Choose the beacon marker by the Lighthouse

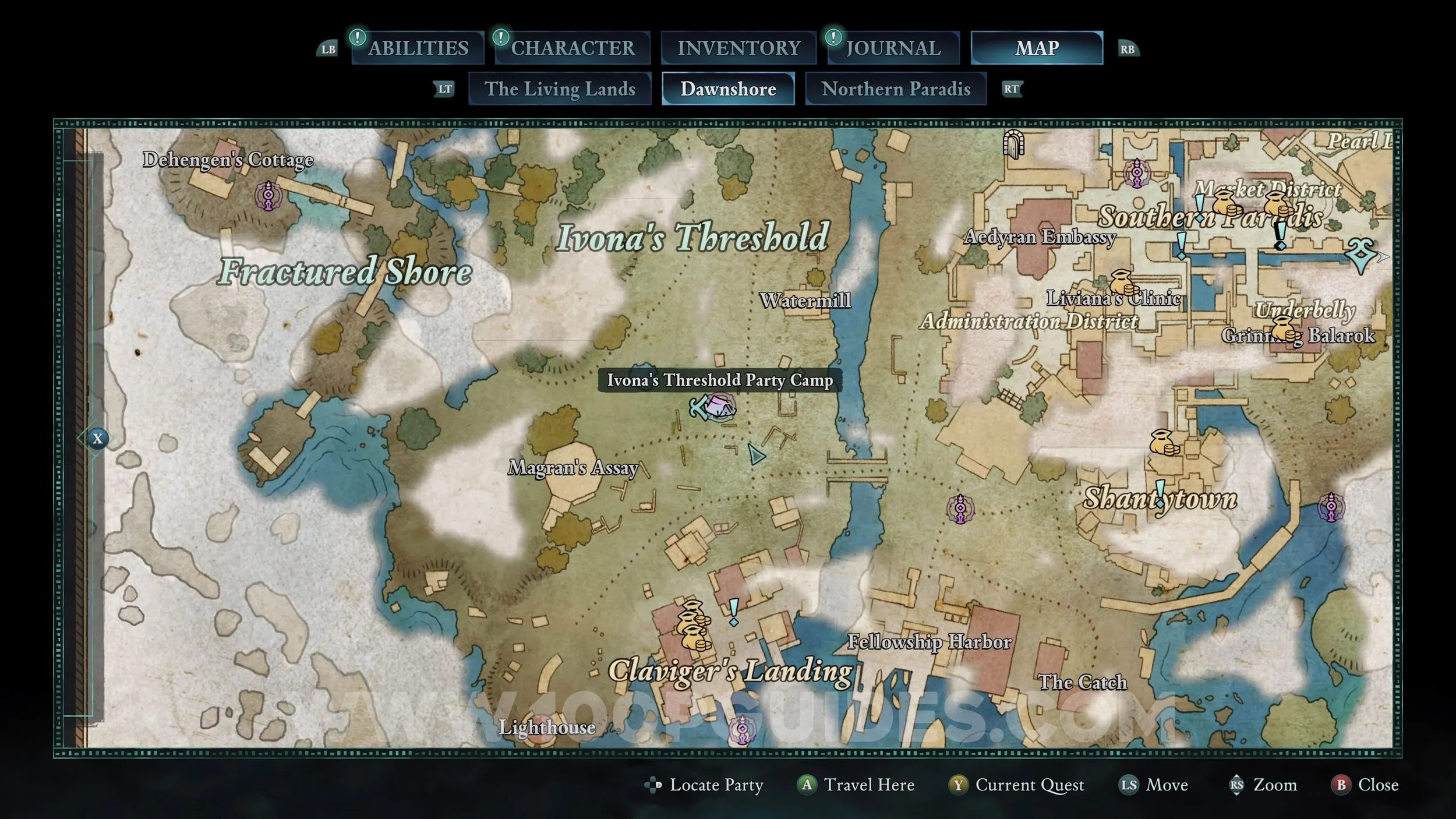click(743, 730)
